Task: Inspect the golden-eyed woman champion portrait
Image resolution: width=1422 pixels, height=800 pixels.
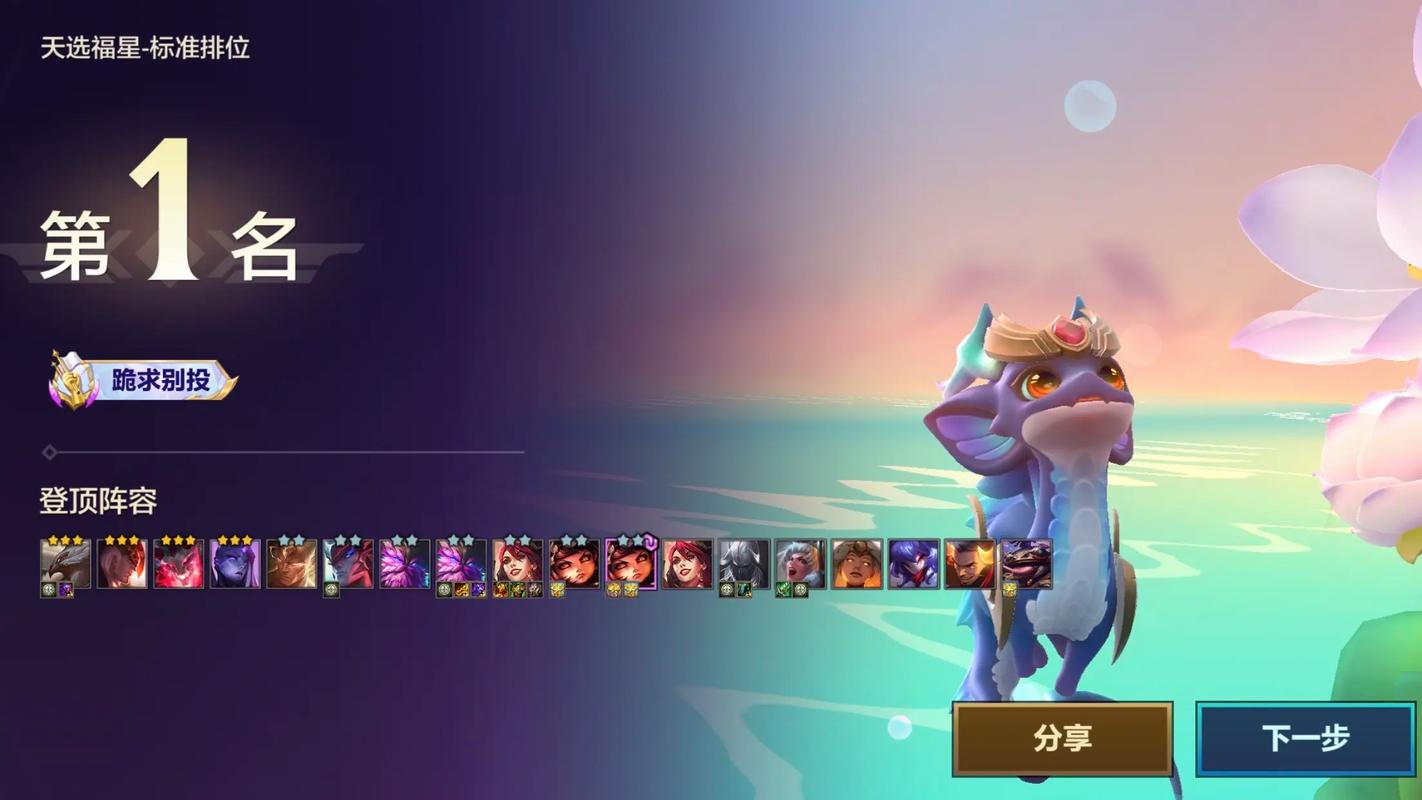Action: (857, 564)
